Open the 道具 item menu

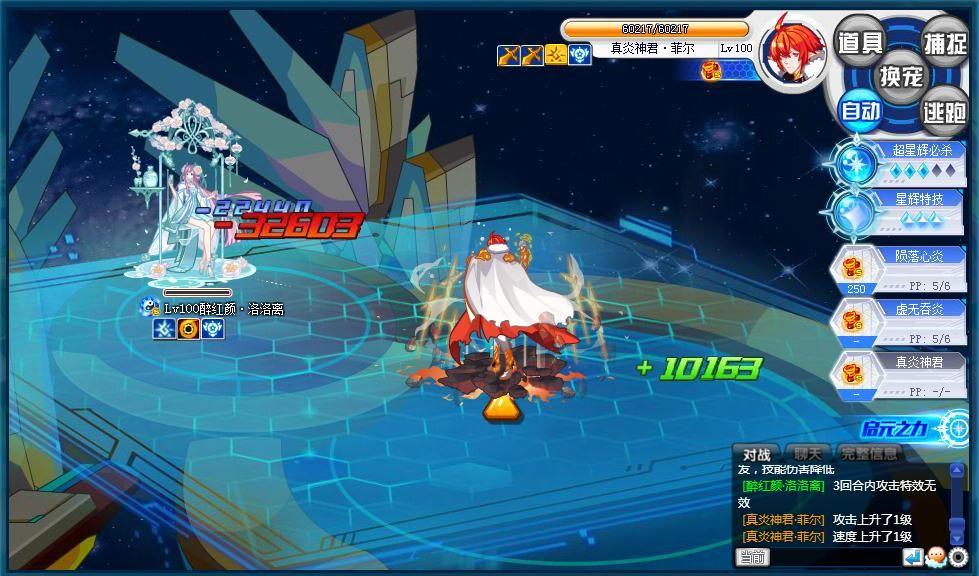click(859, 42)
